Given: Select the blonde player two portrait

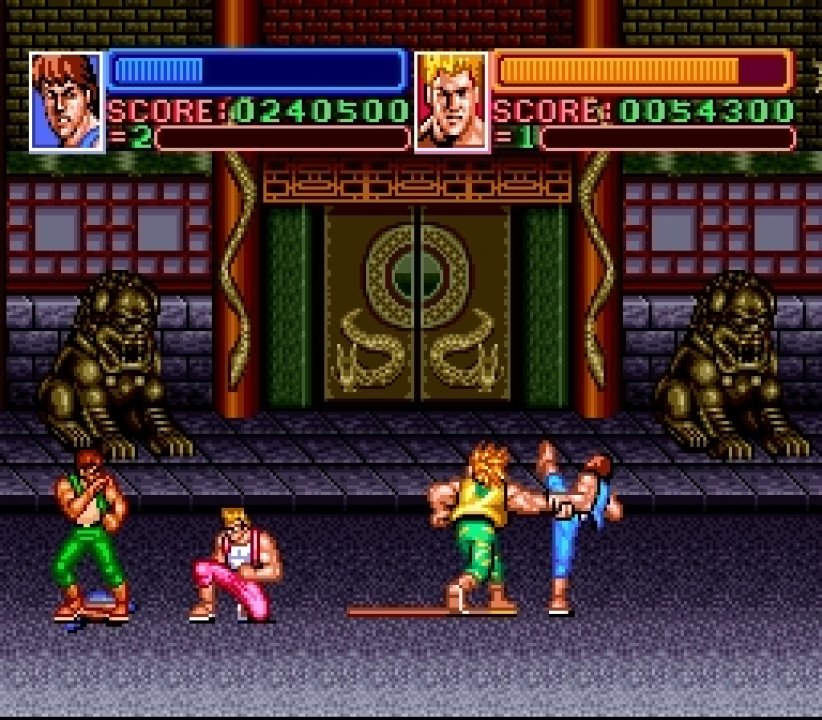Looking at the screenshot, I should pos(452,101).
